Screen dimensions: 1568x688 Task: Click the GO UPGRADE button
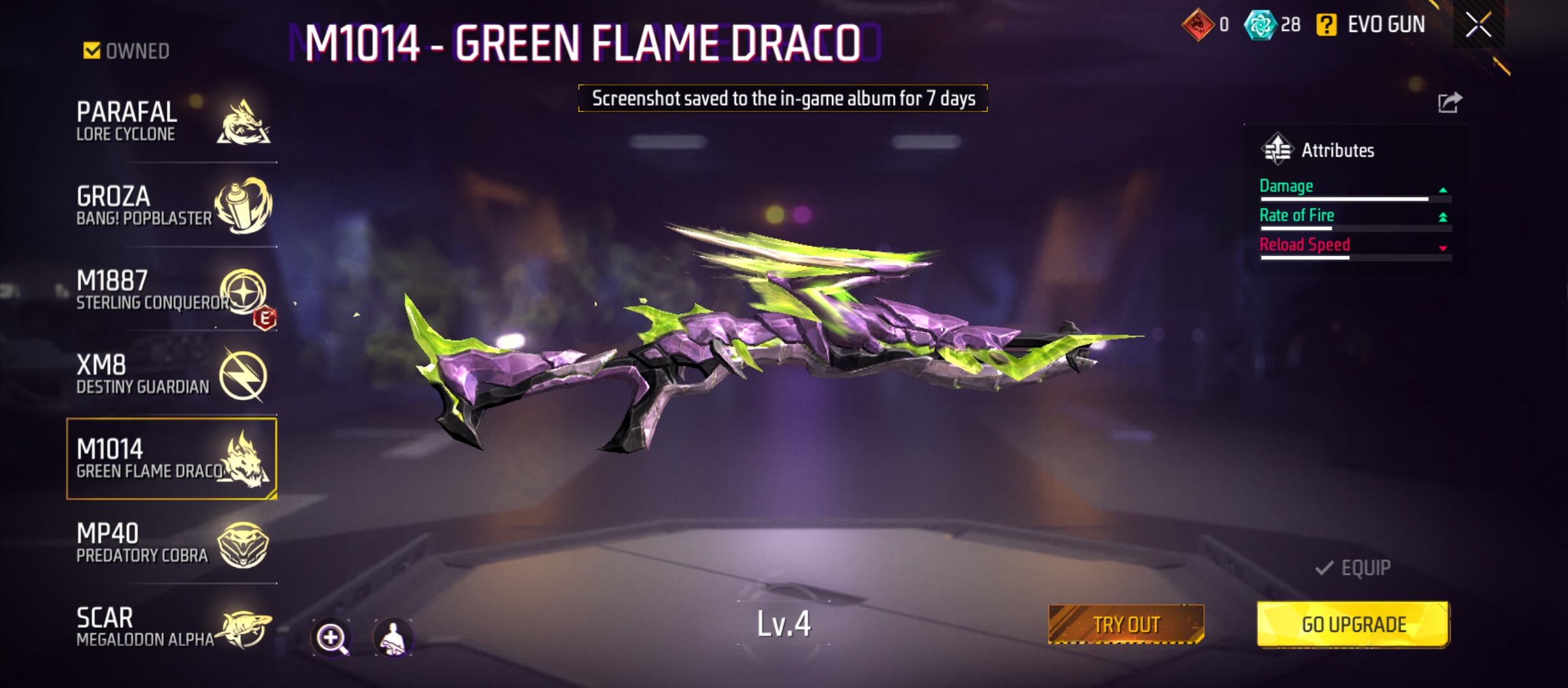(1353, 624)
